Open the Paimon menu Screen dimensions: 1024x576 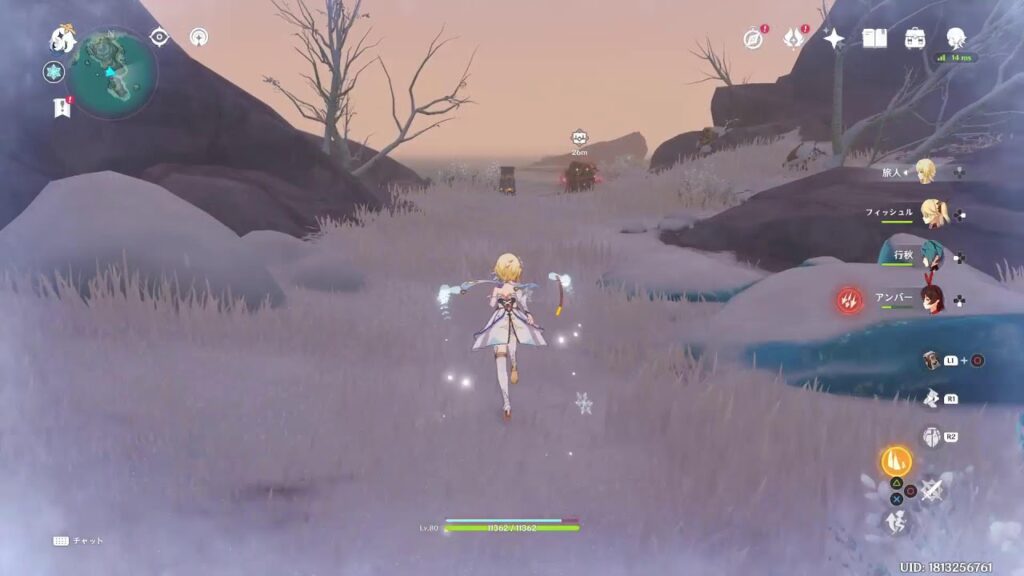point(63,40)
